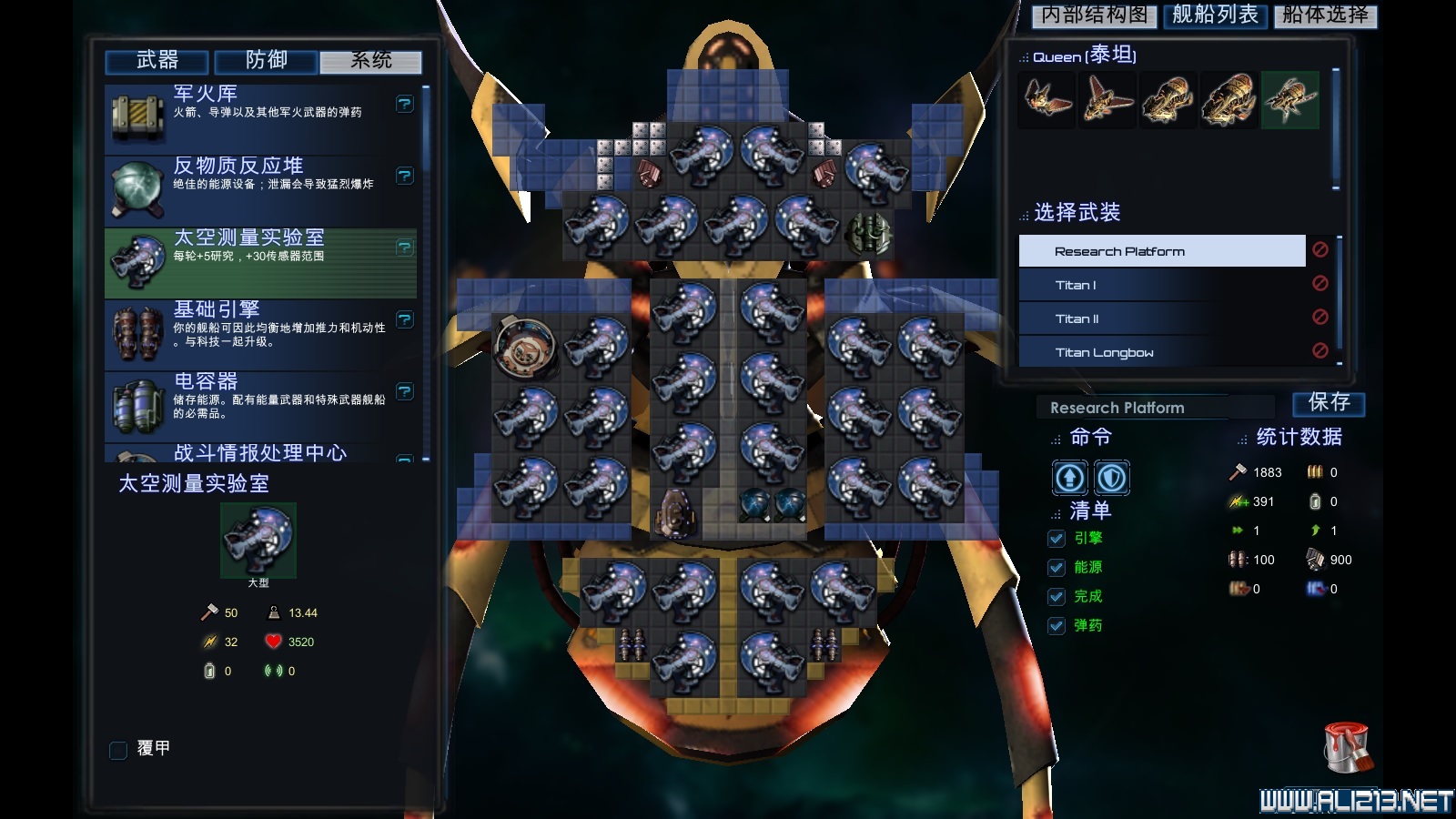The image size is (1456, 819).
Task: Switch to the 武器 weapons tab
Action: pos(157,61)
